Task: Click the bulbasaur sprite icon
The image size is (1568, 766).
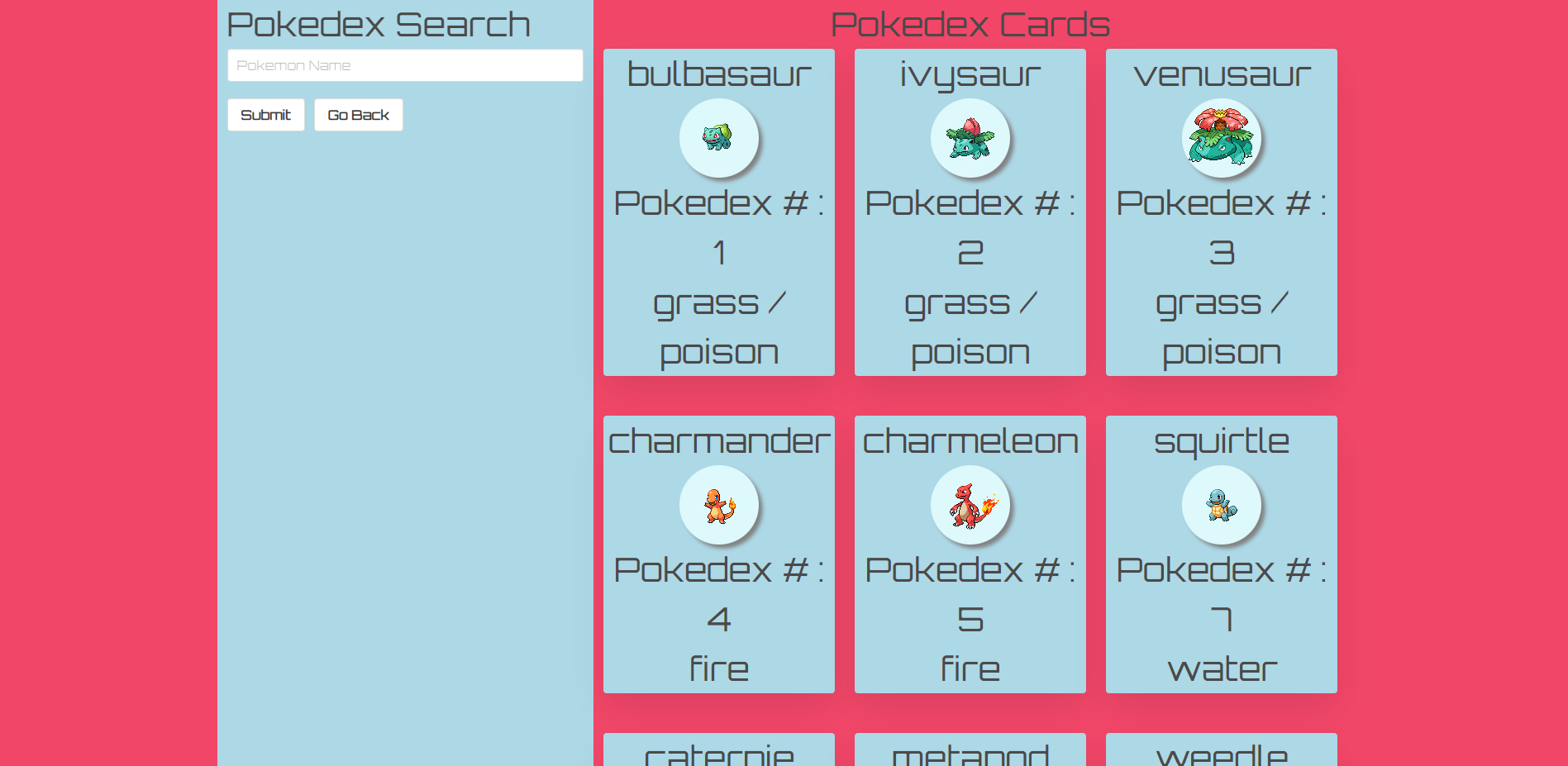Action: (718, 139)
